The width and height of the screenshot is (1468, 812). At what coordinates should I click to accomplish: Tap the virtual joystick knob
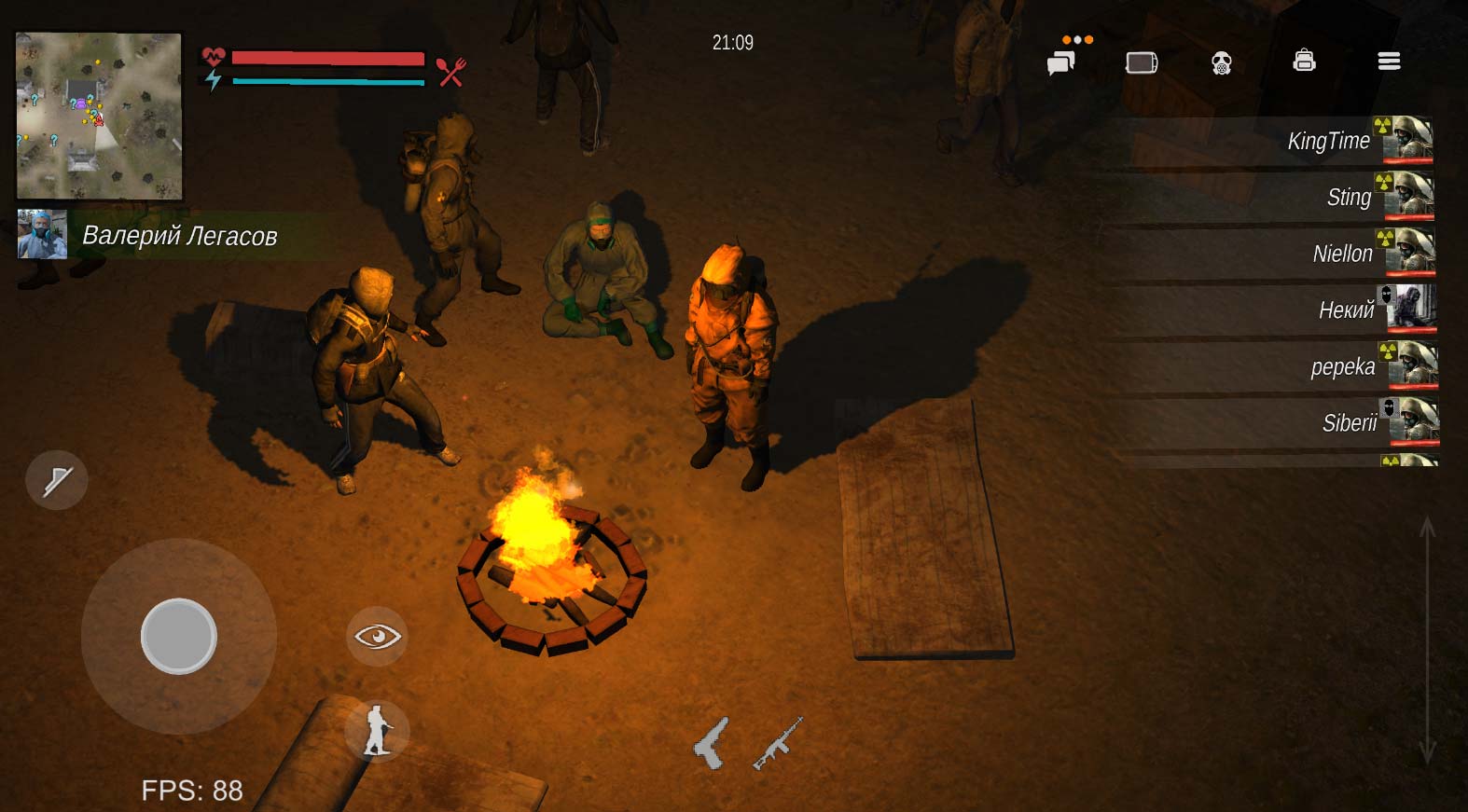click(178, 636)
